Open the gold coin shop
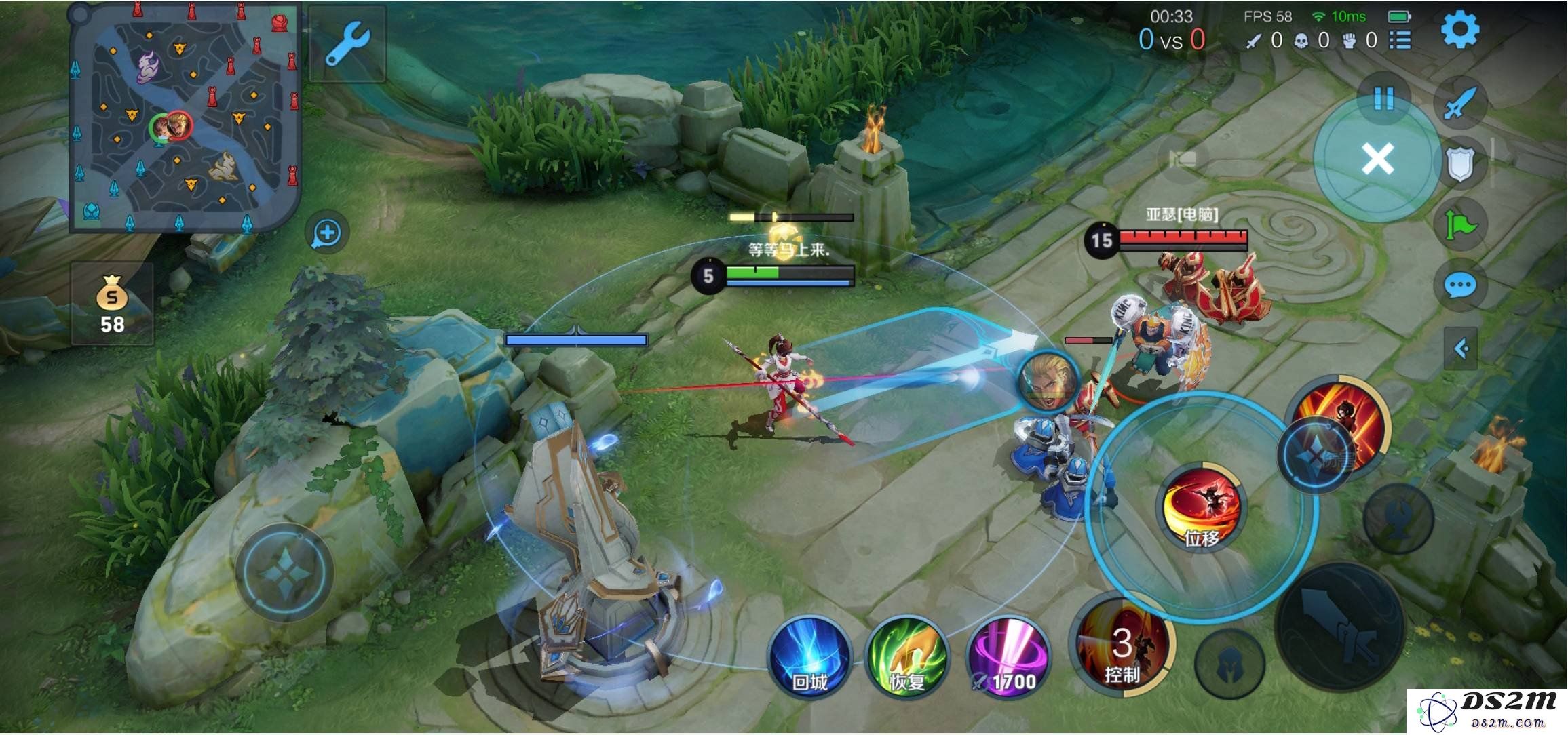 pyautogui.click(x=112, y=304)
